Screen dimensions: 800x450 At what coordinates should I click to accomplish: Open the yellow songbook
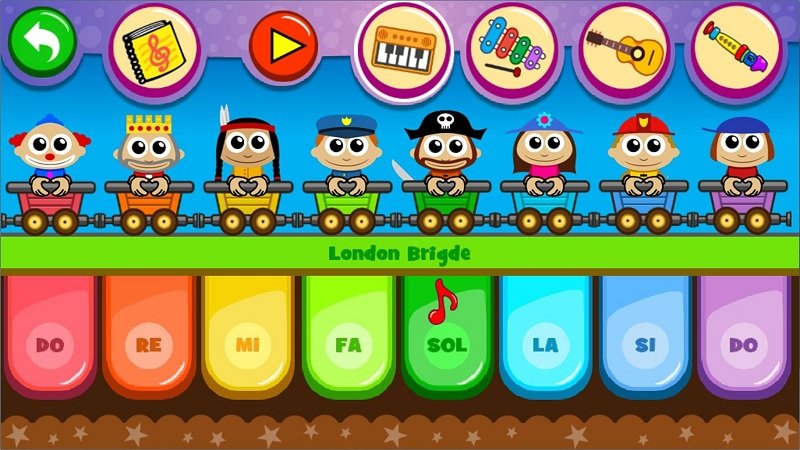click(x=150, y=46)
